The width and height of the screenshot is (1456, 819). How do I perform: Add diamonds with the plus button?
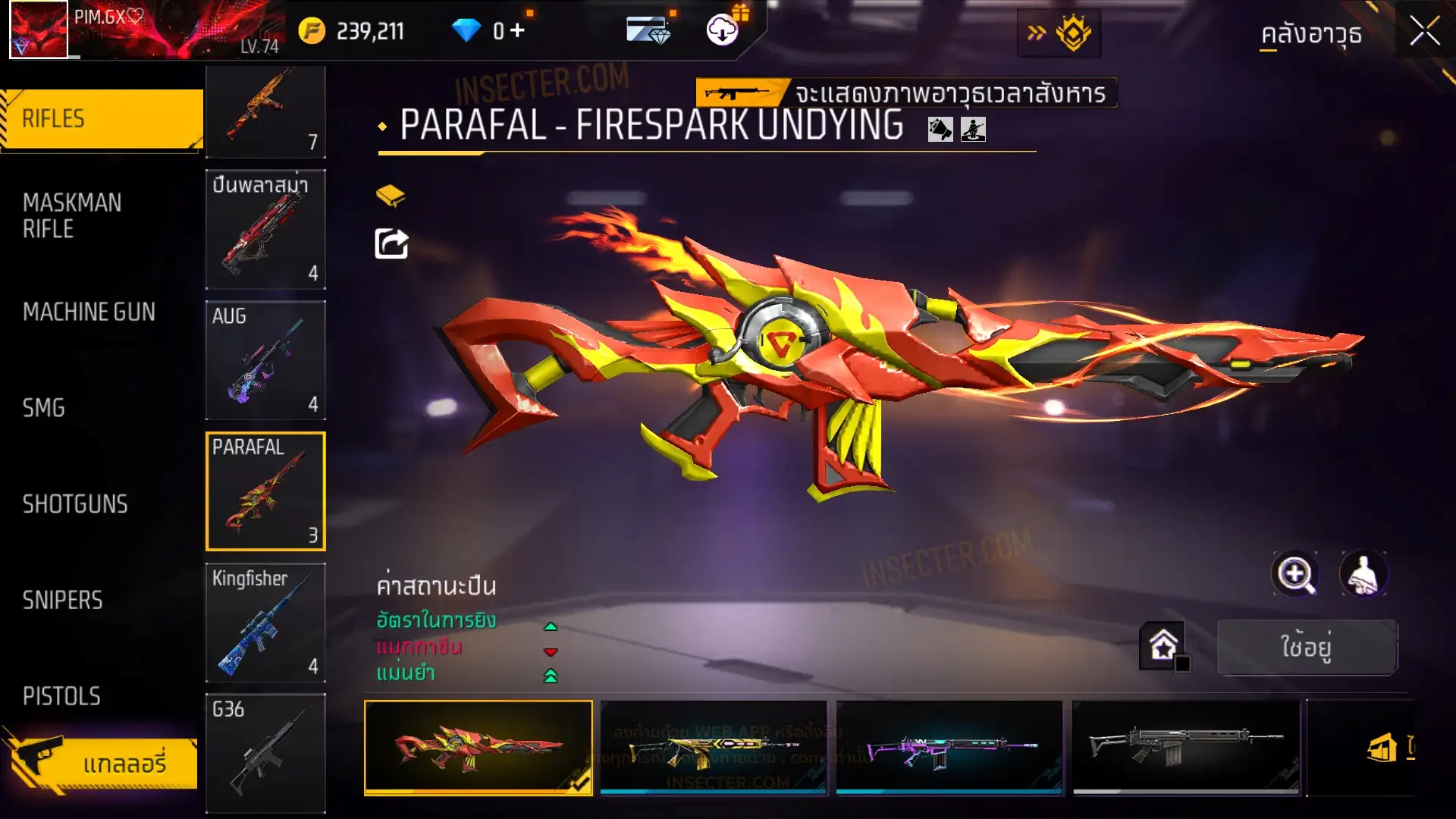(517, 30)
